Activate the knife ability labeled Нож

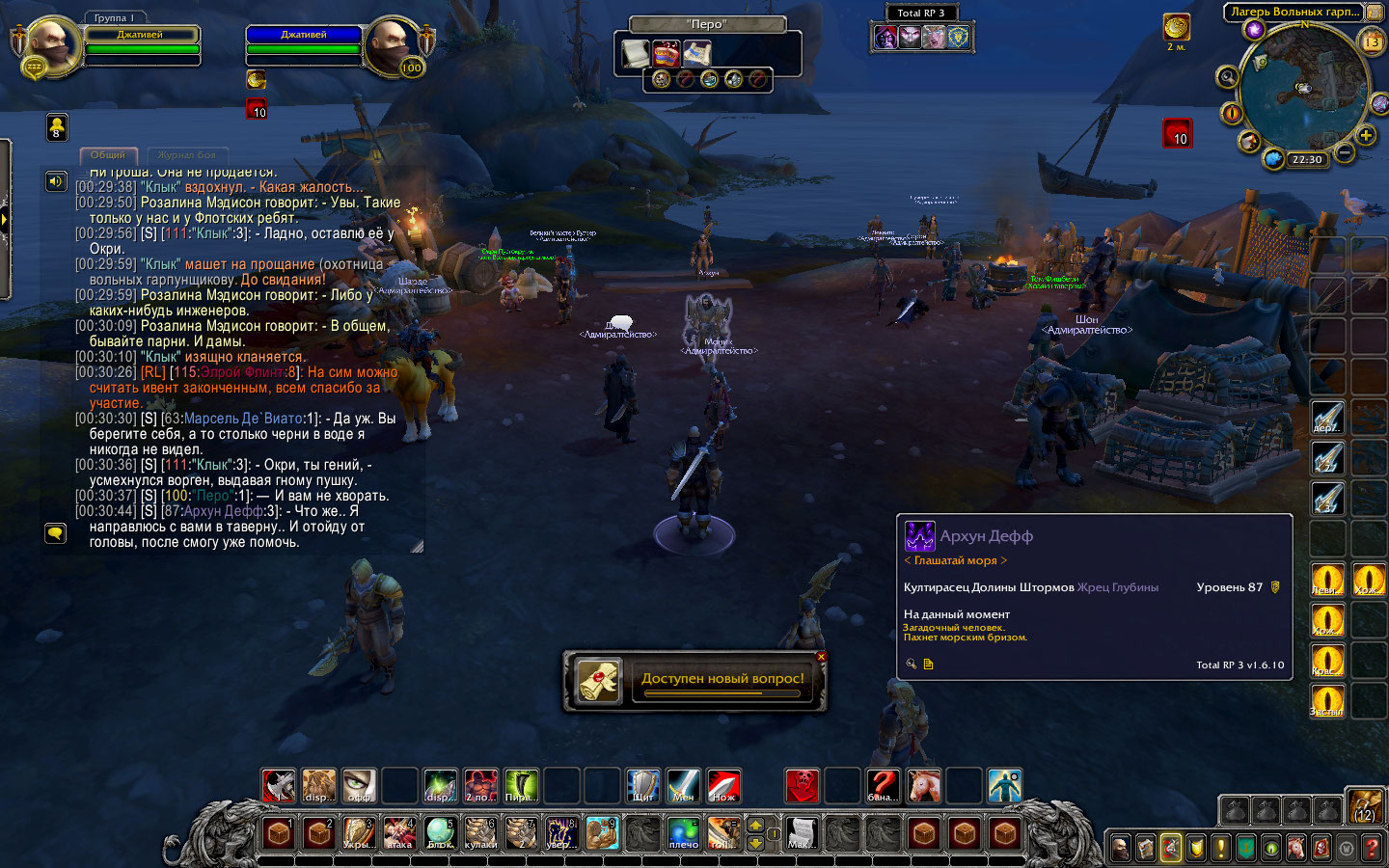723,786
